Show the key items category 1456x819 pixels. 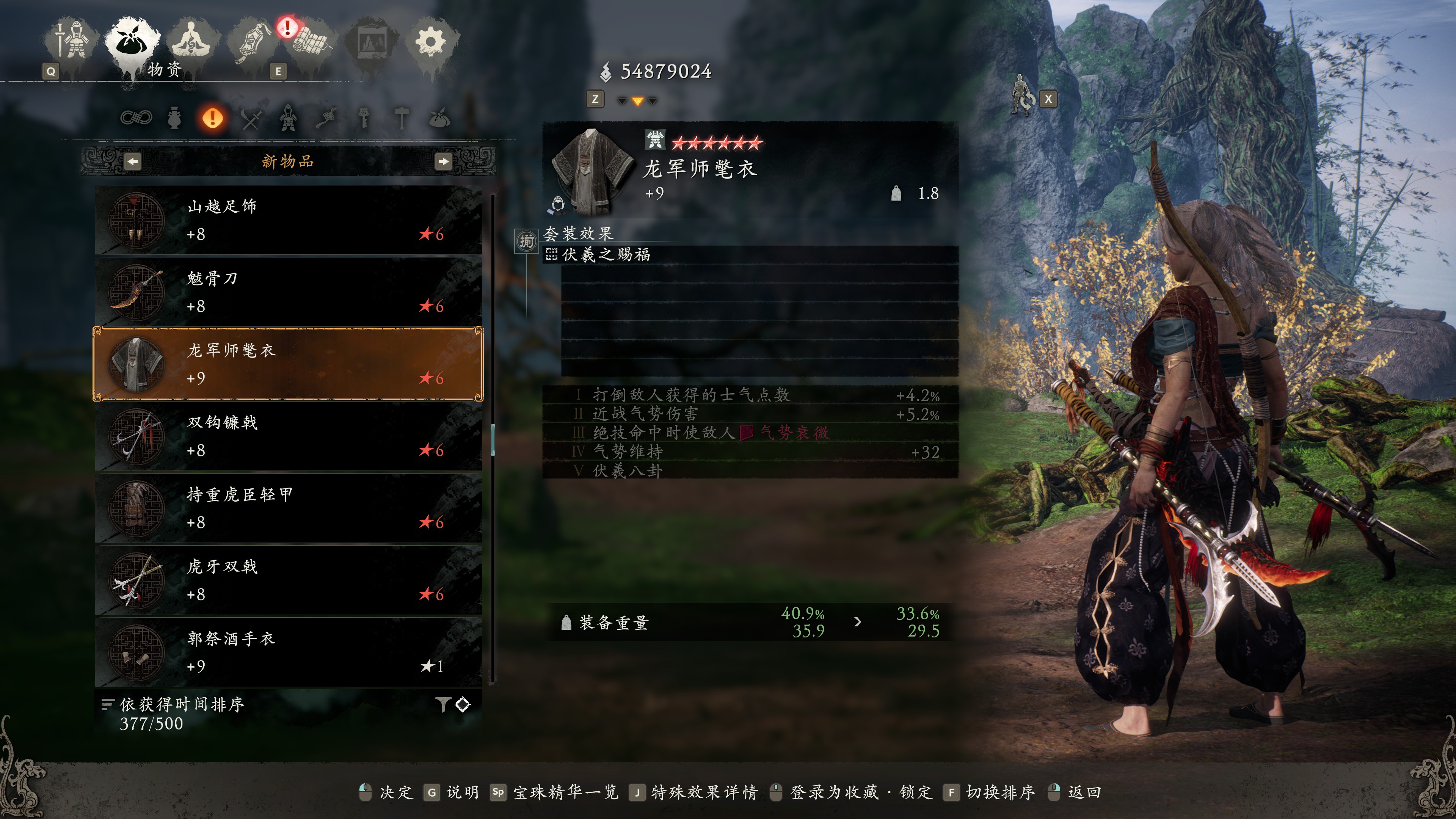(x=364, y=119)
